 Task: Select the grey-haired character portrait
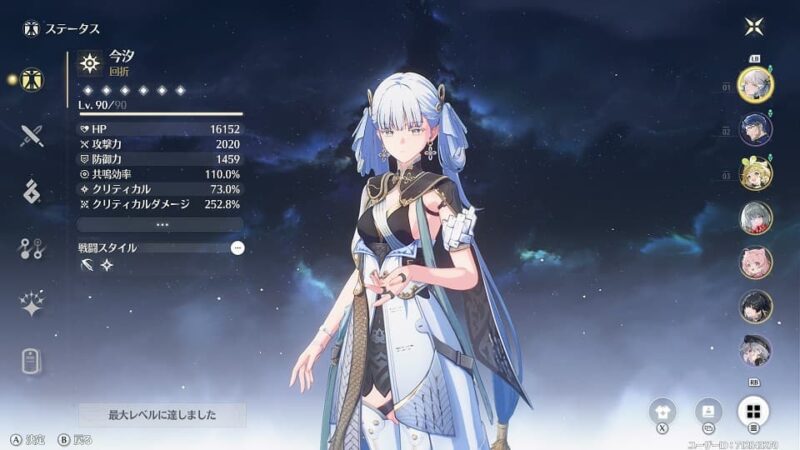click(755, 218)
